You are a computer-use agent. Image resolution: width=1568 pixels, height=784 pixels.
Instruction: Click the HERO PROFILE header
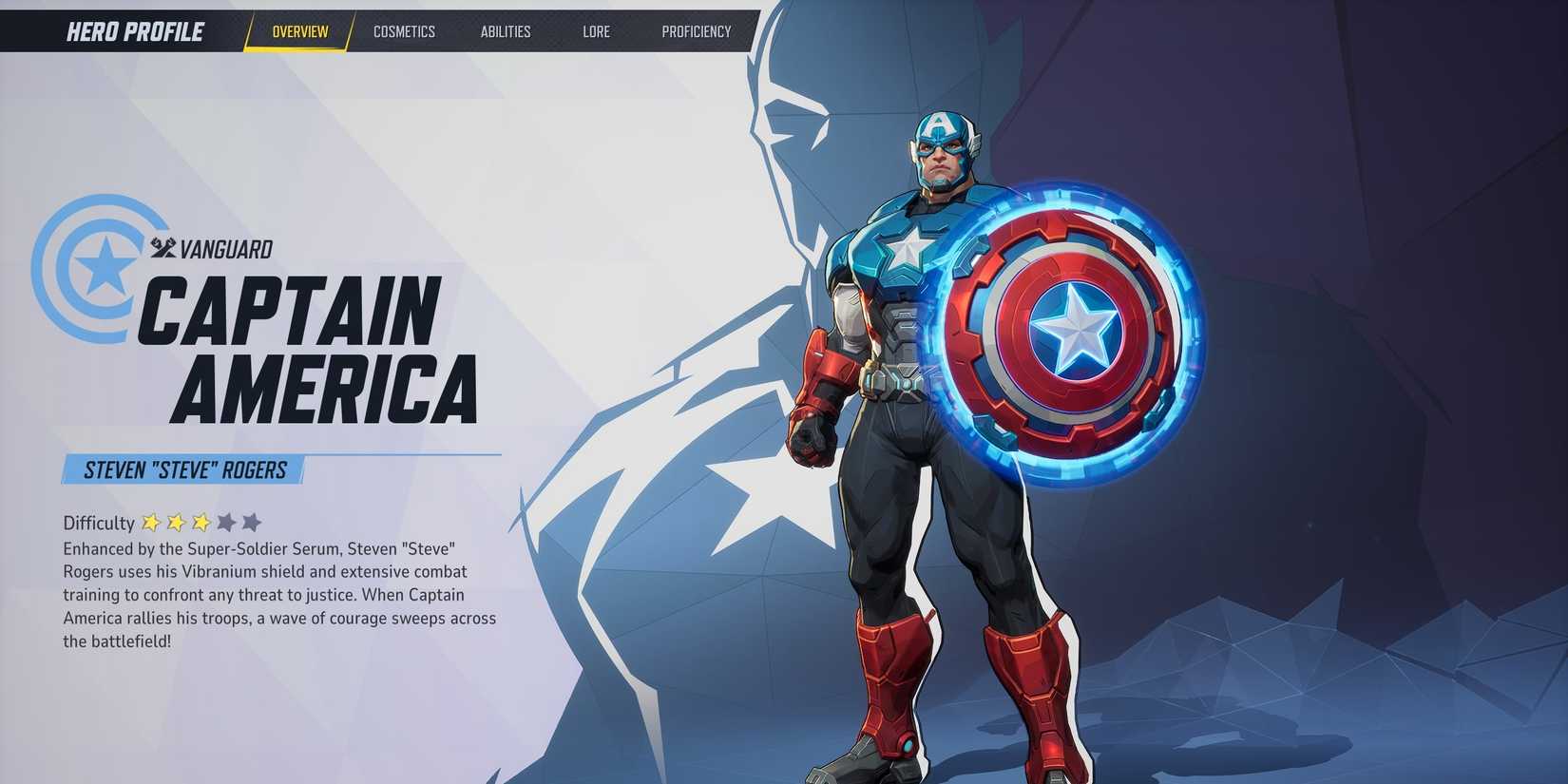pos(136,31)
